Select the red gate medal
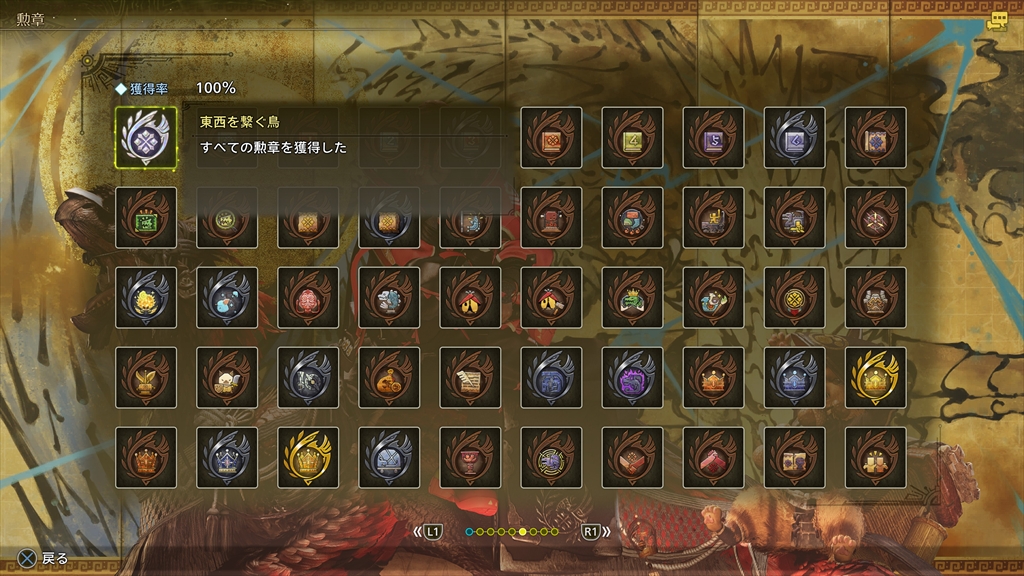This screenshot has width=1024, height=576. [x=551, y=217]
